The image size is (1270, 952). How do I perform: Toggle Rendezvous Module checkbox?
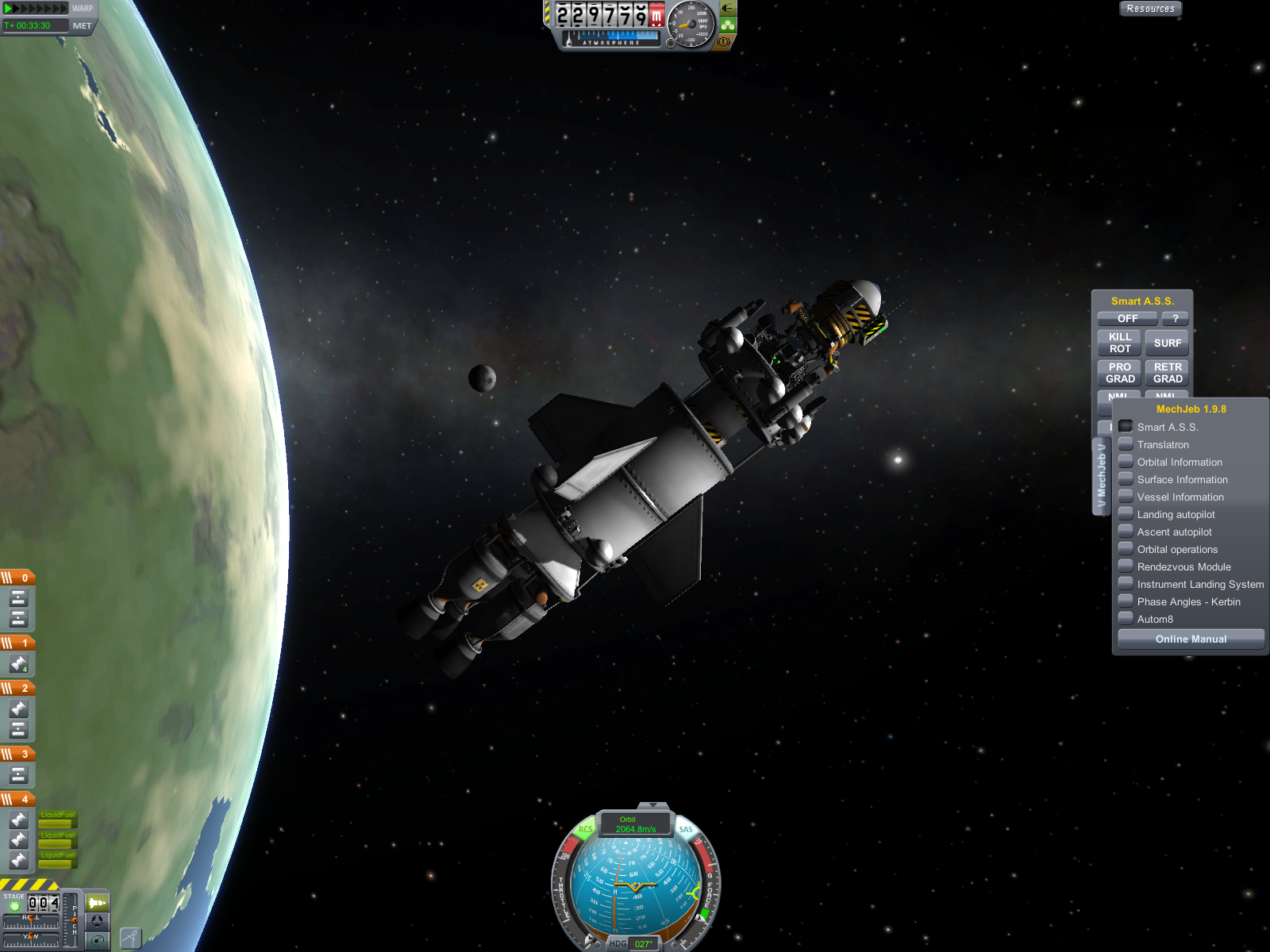(x=1126, y=566)
